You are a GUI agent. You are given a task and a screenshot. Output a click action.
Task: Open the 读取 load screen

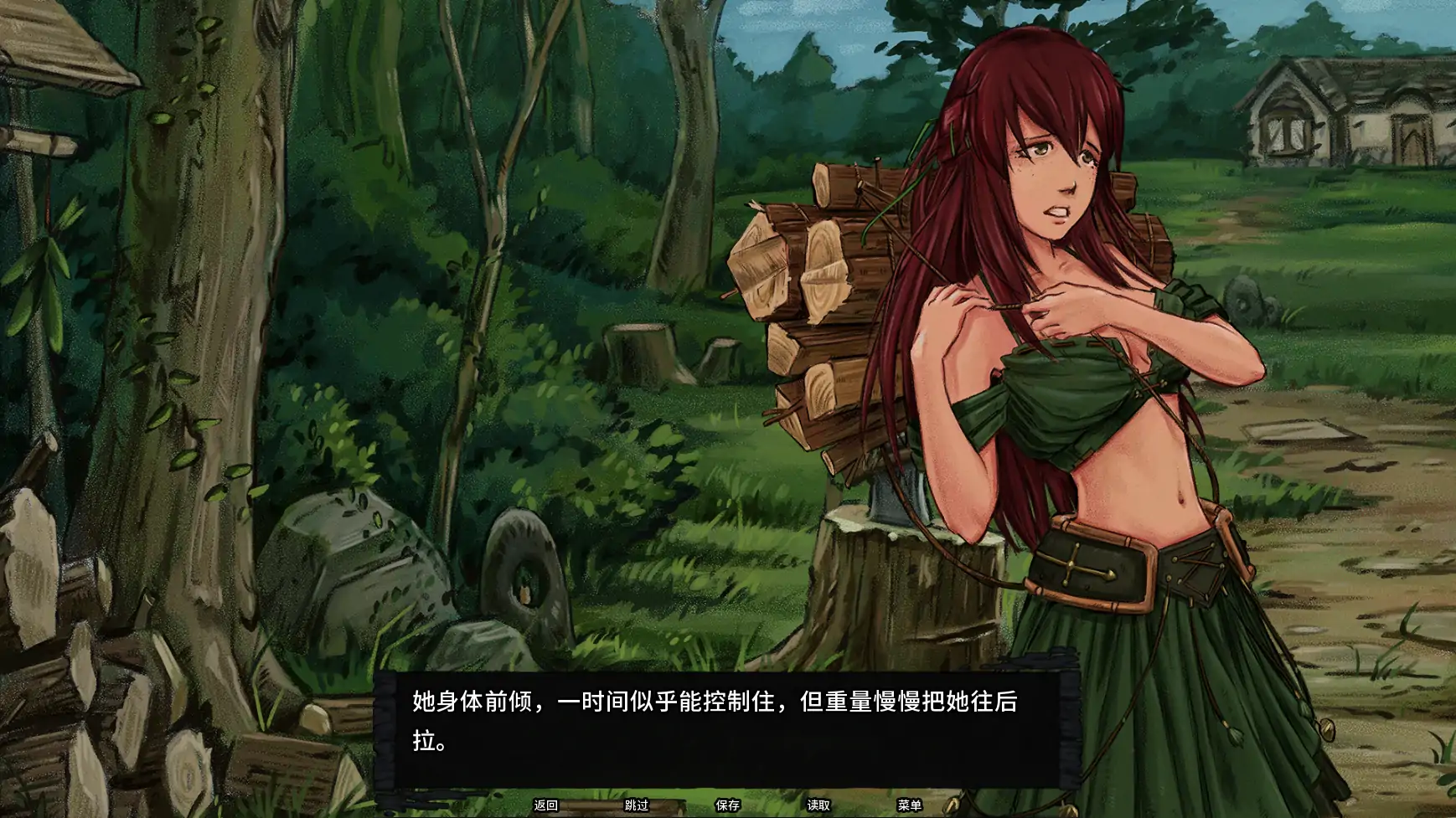pos(818,805)
